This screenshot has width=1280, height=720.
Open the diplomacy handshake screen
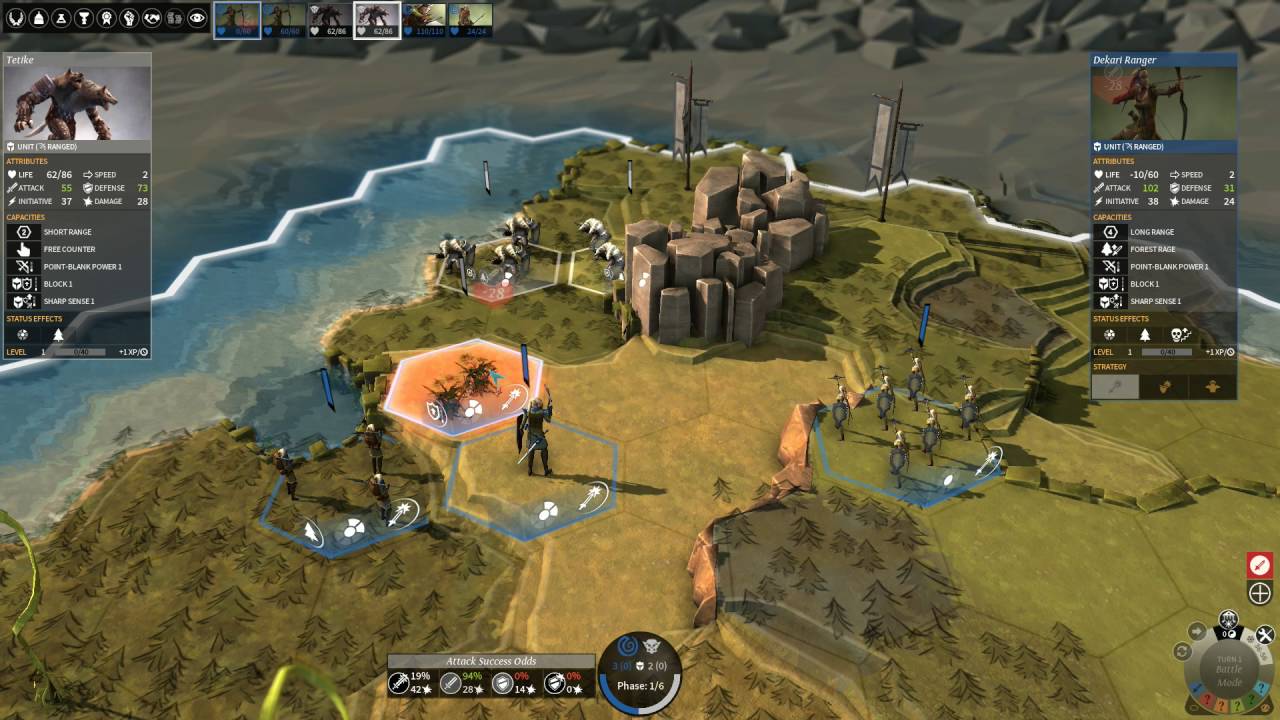point(152,17)
